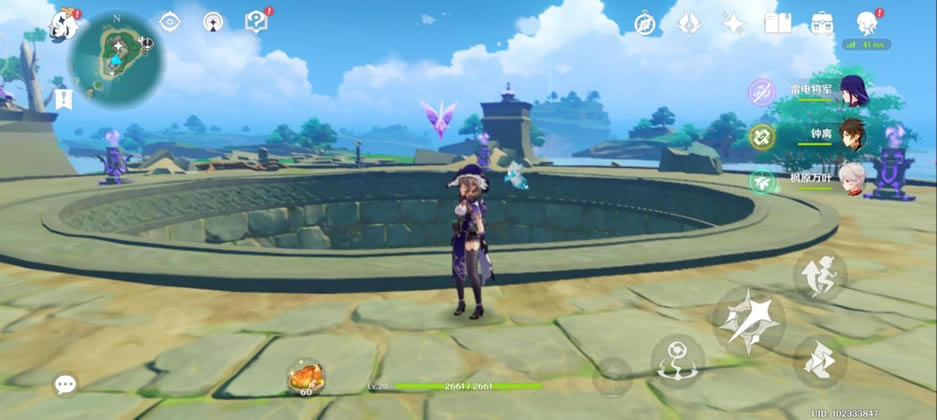Open the question mark tutorial icon
The image size is (937, 420).
256,22
